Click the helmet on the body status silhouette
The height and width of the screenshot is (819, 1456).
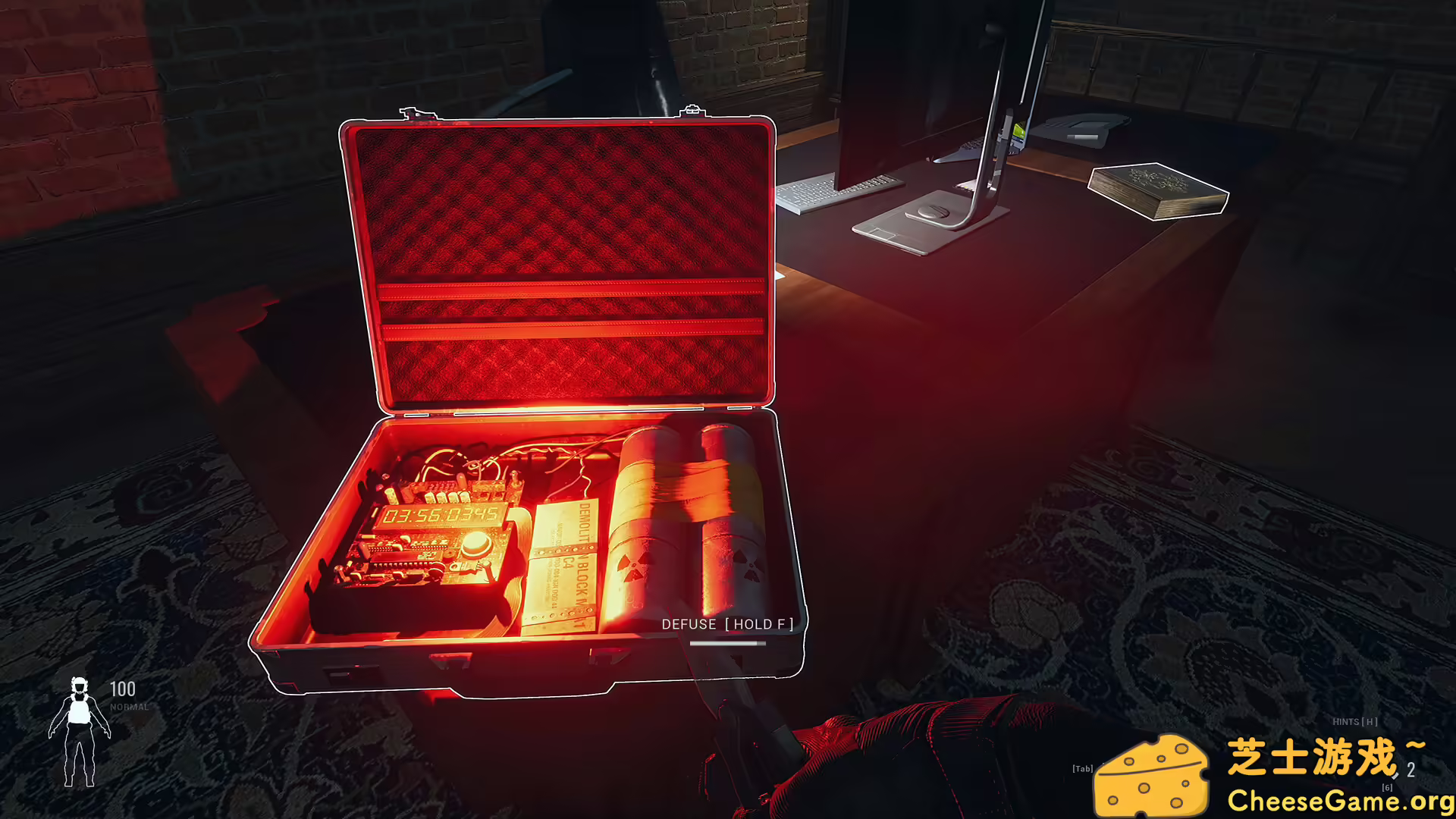(x=80, y=686)
